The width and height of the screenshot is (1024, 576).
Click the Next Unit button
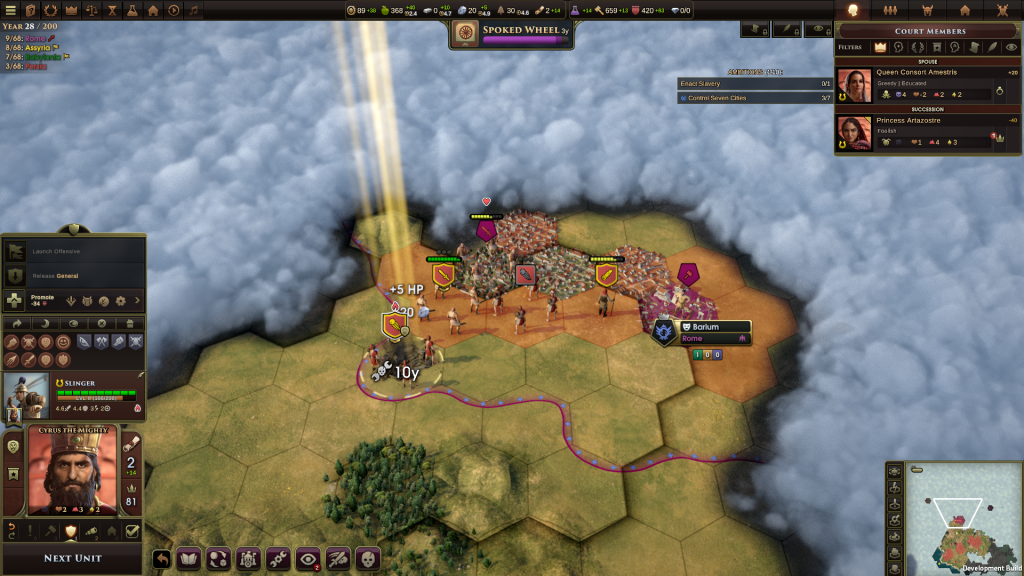point(73,558)
